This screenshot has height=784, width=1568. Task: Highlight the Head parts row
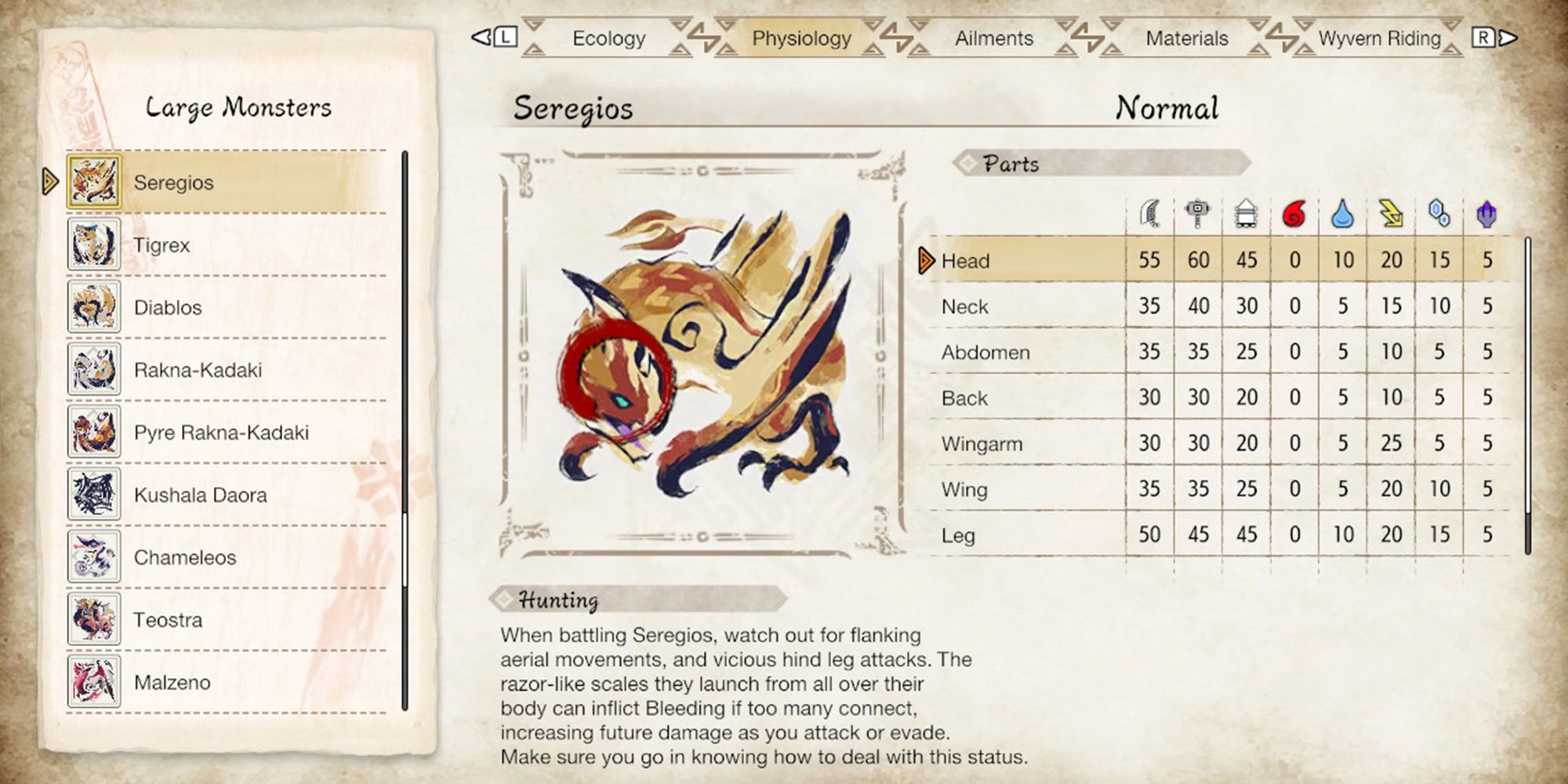[1019, 260]
